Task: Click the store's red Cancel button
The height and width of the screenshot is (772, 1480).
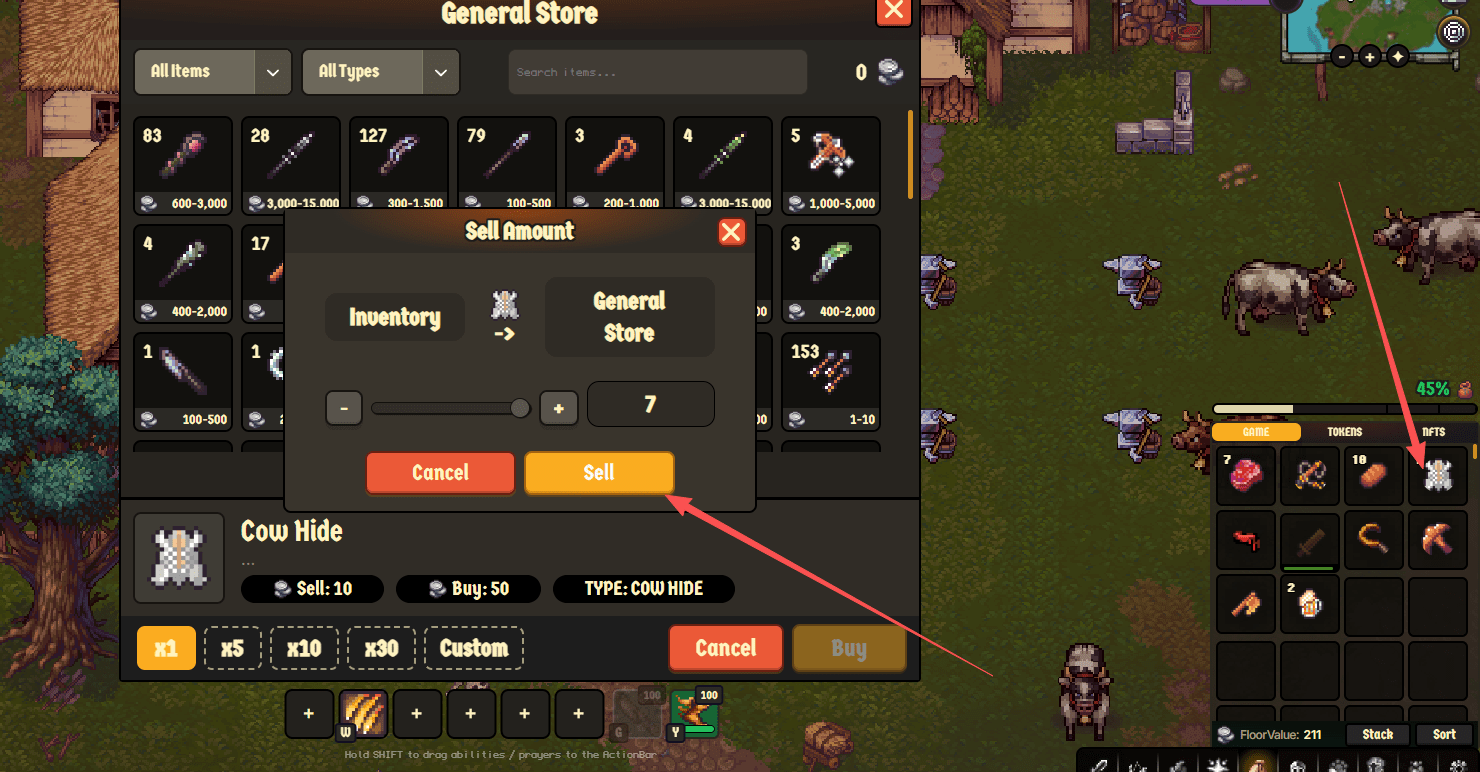Action: tap(725, 648)
